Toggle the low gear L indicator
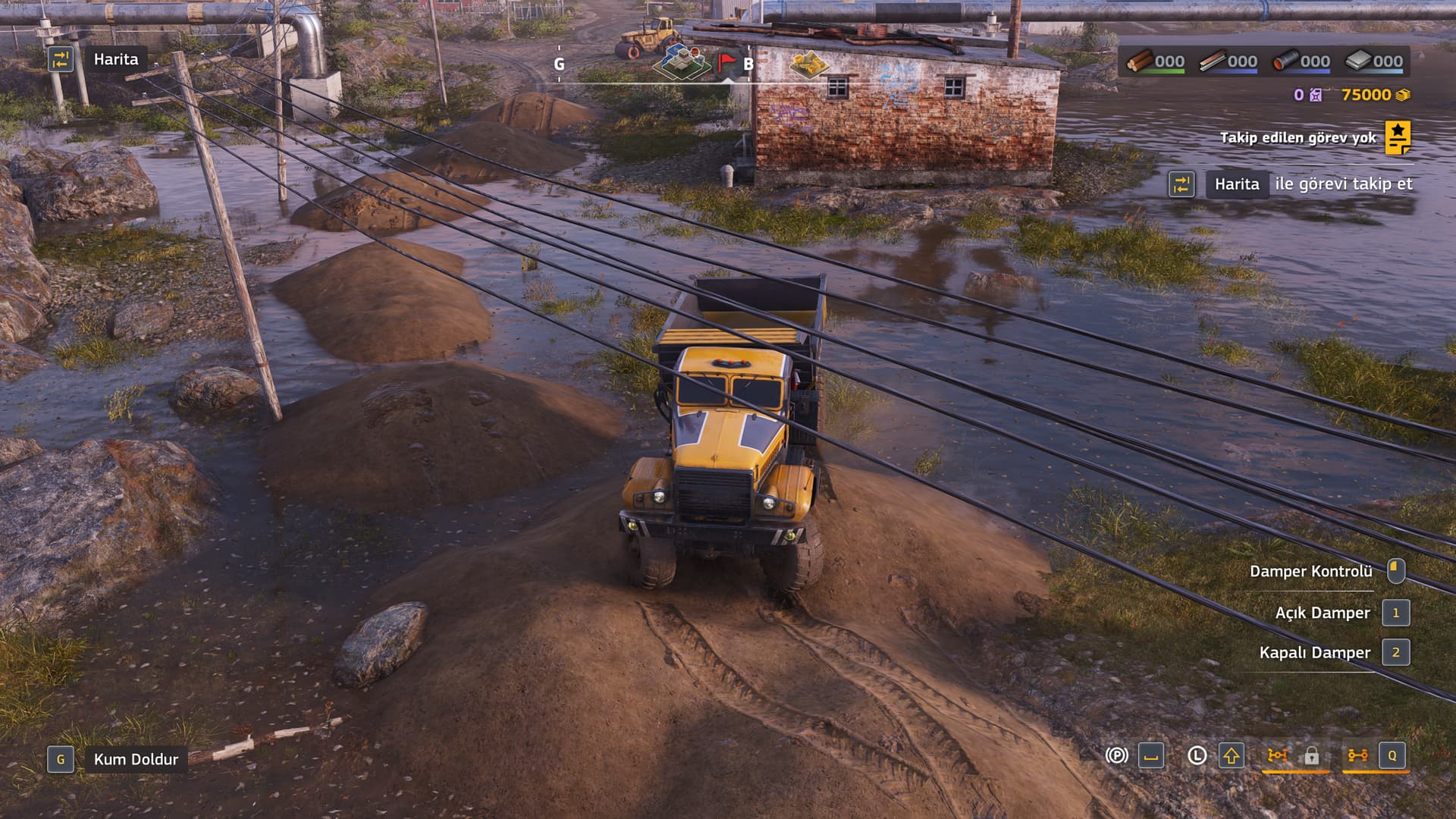 click(1197, 756)
